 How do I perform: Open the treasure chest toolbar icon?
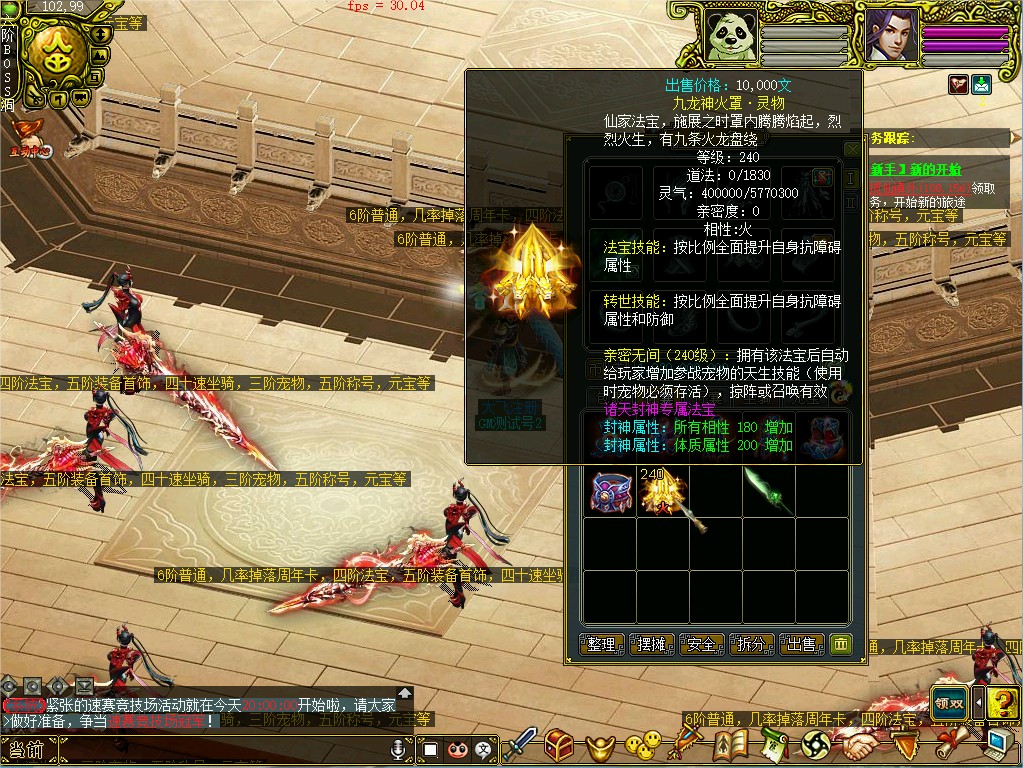(x=558, y=744)
